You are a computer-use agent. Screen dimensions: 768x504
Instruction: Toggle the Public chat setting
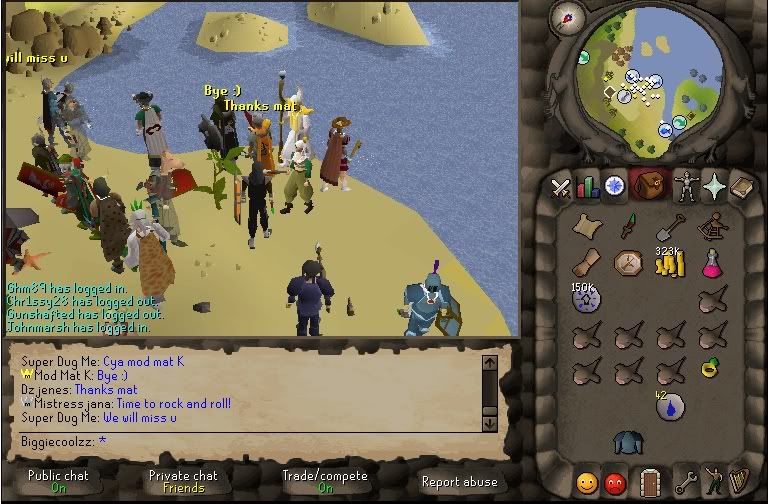pyautogui.click(x=59, y=481)
